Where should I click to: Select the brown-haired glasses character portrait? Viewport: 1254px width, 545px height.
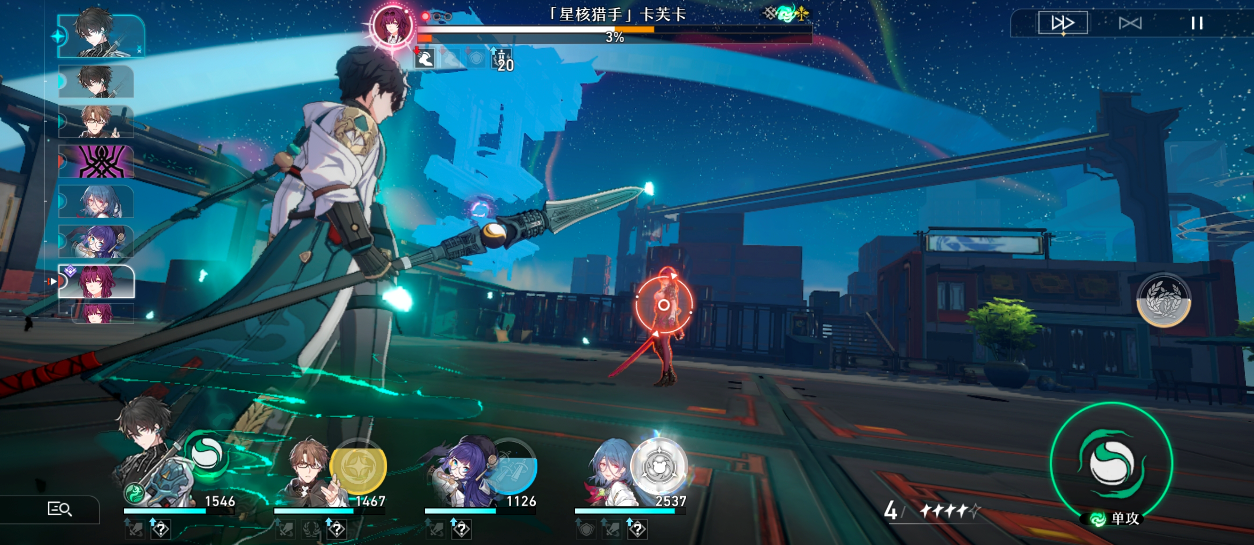tap(307, 471)
